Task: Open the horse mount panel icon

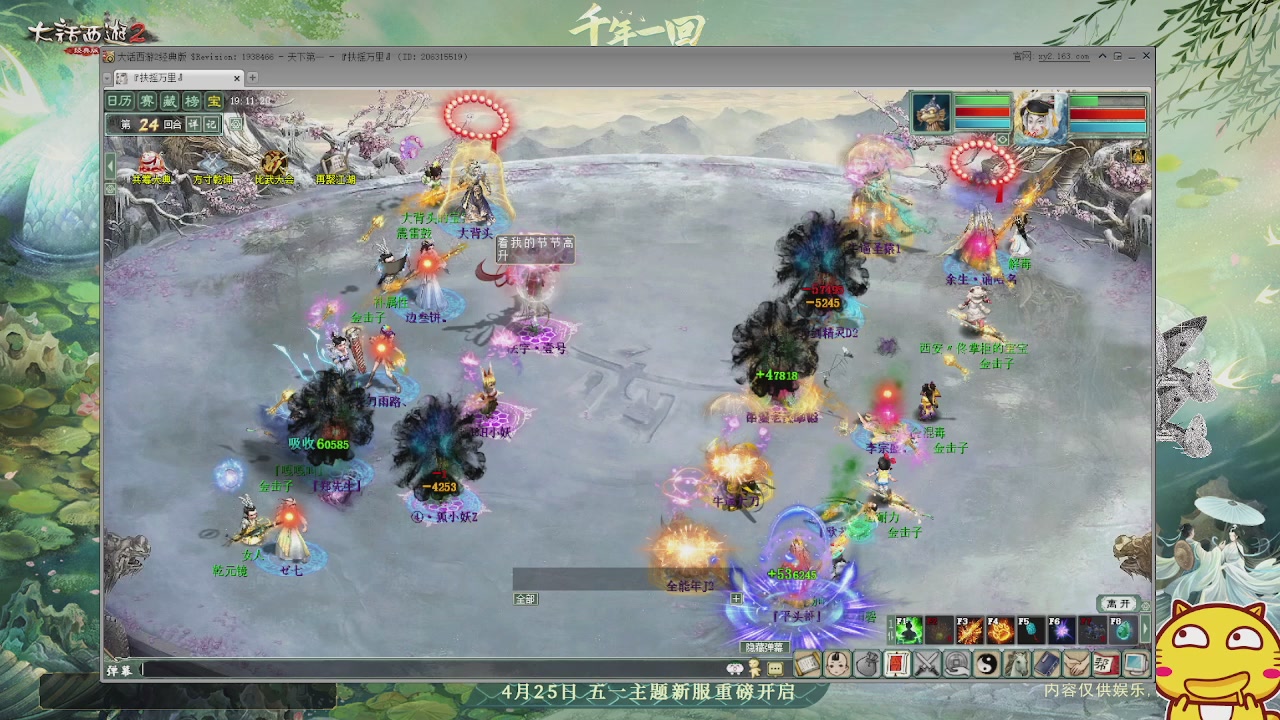Action: coord(1017,665)
